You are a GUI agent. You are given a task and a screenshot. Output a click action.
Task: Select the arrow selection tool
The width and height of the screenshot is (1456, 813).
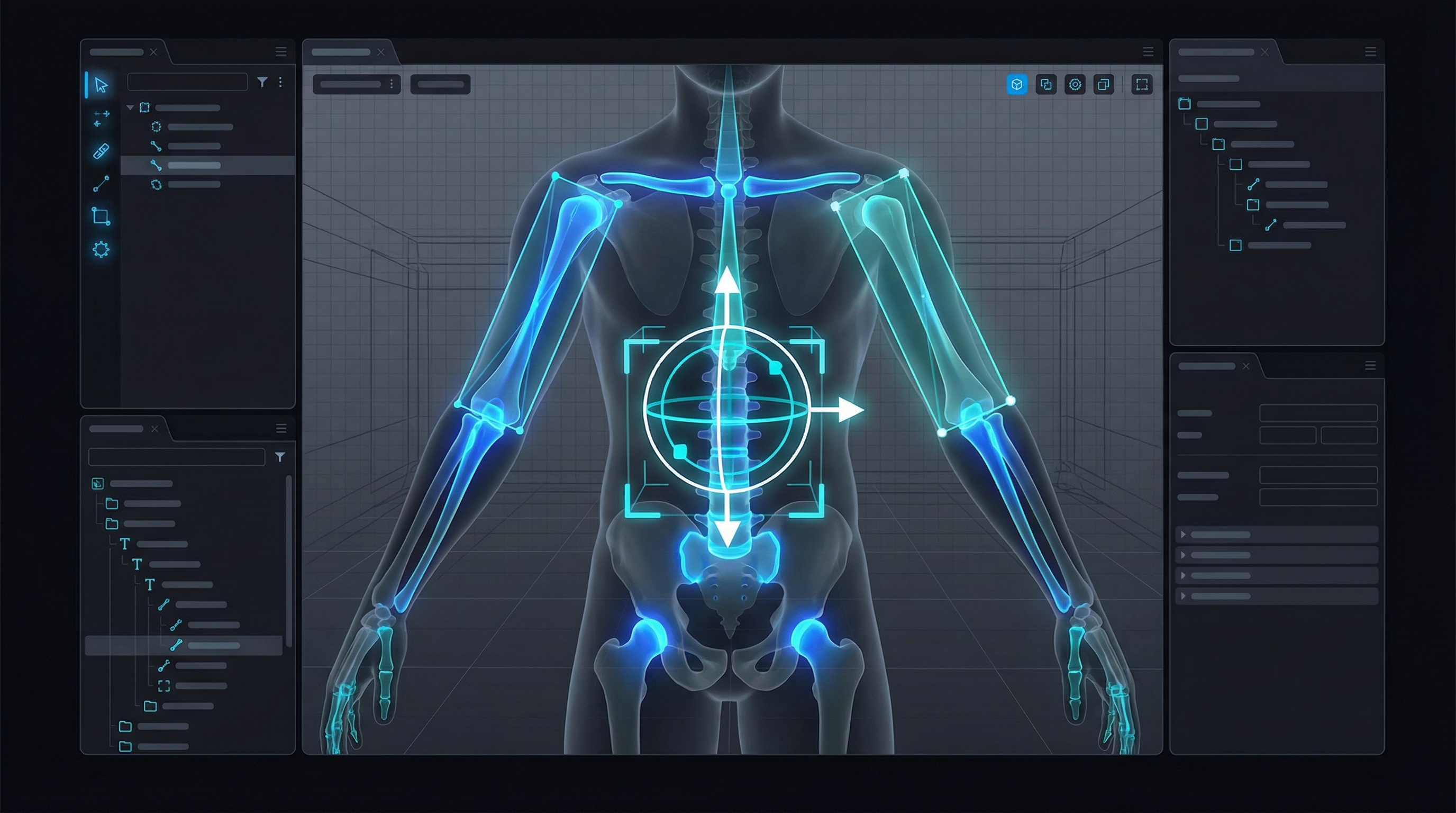click(x=100, y=86)
